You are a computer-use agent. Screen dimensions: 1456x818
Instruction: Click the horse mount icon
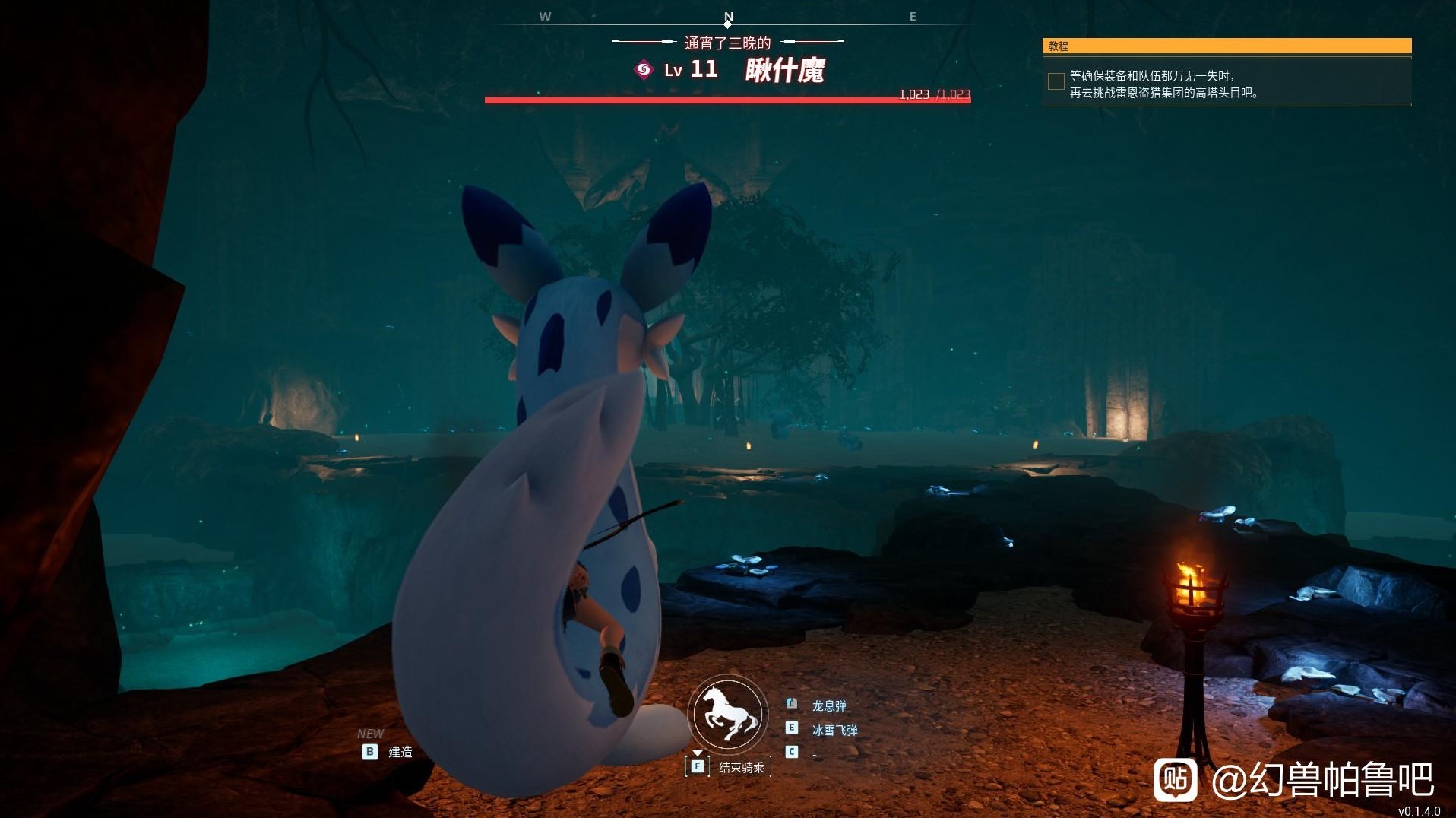click(x=728, y=713)
